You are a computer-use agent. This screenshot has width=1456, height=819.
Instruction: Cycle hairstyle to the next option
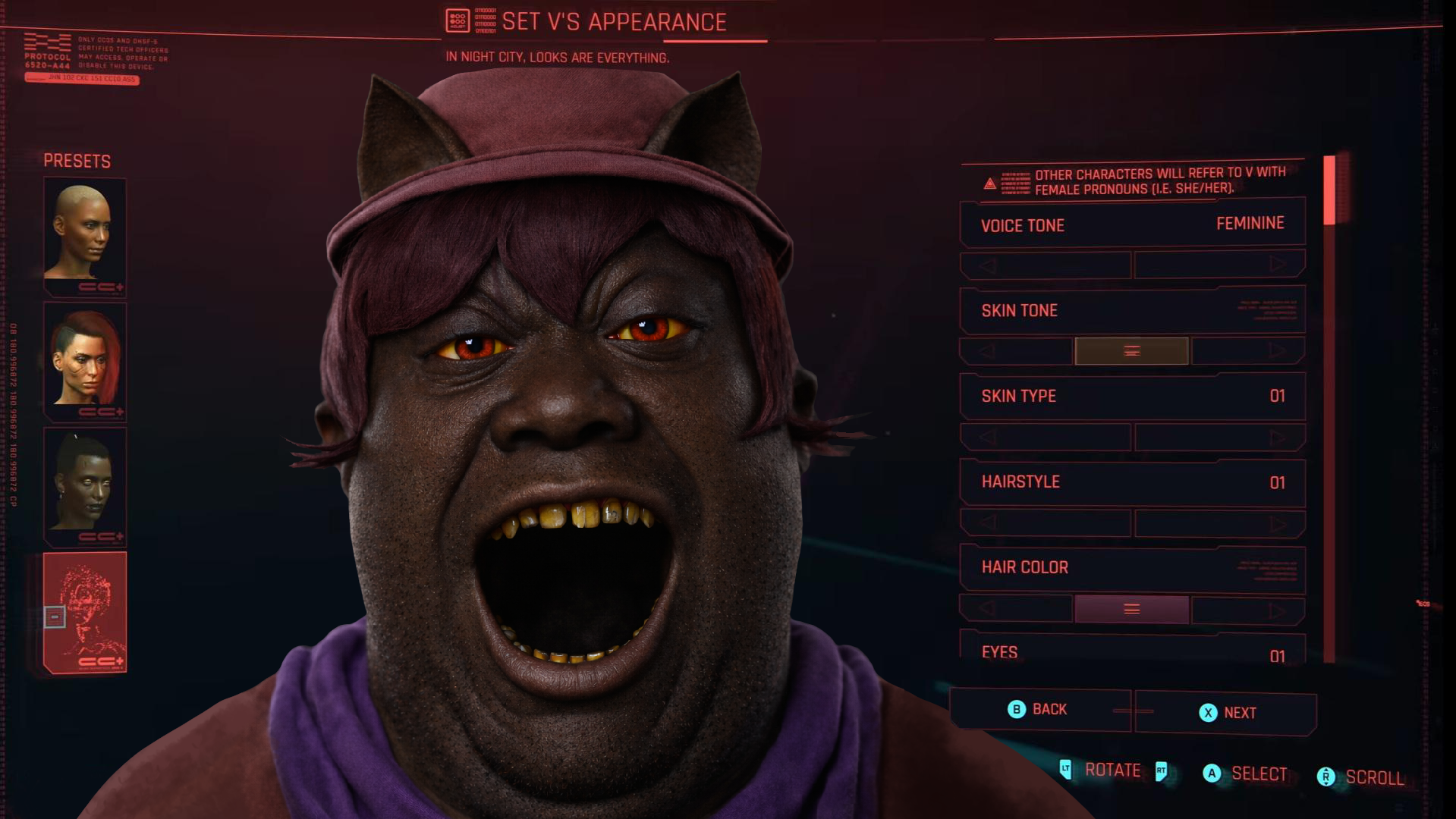[x=1278, y=523]
